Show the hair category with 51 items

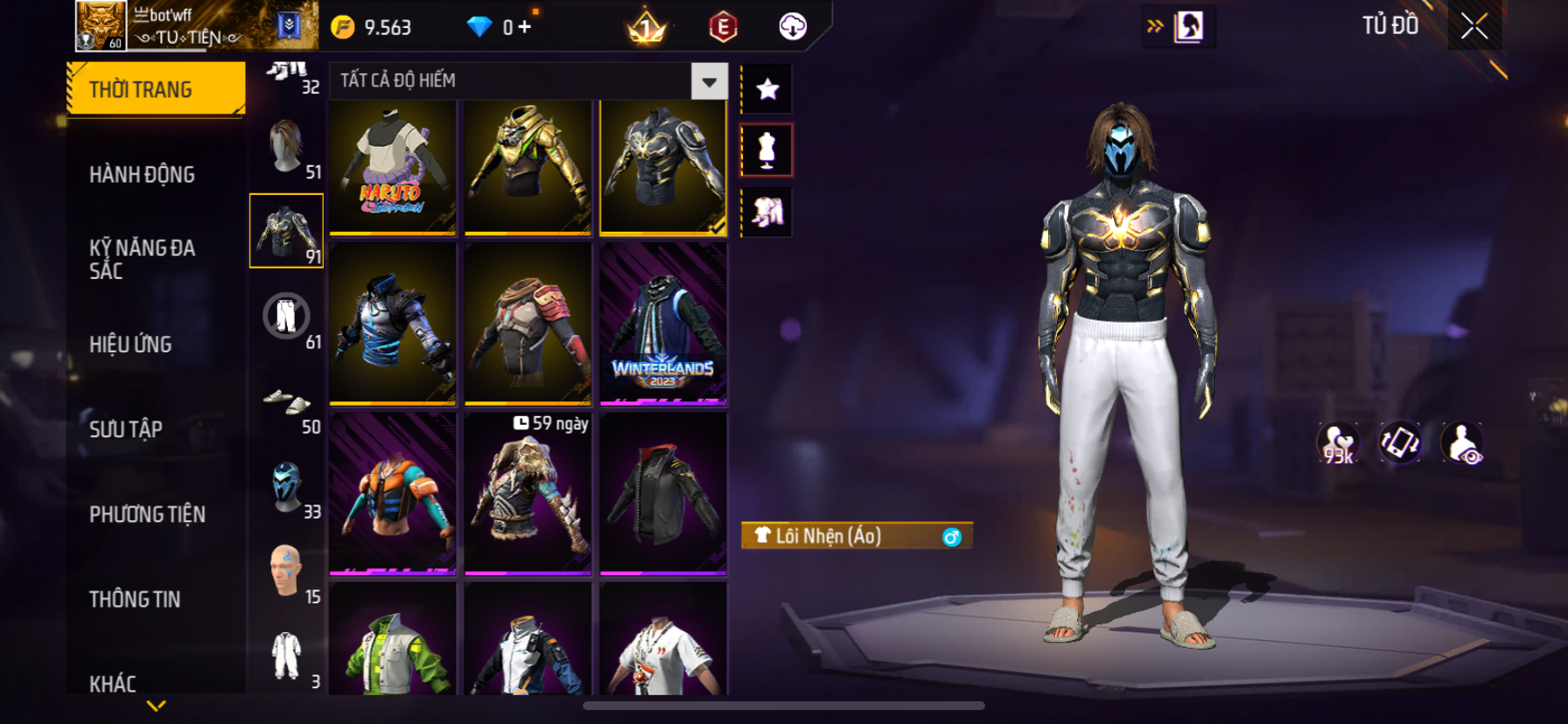coord(286,147)
